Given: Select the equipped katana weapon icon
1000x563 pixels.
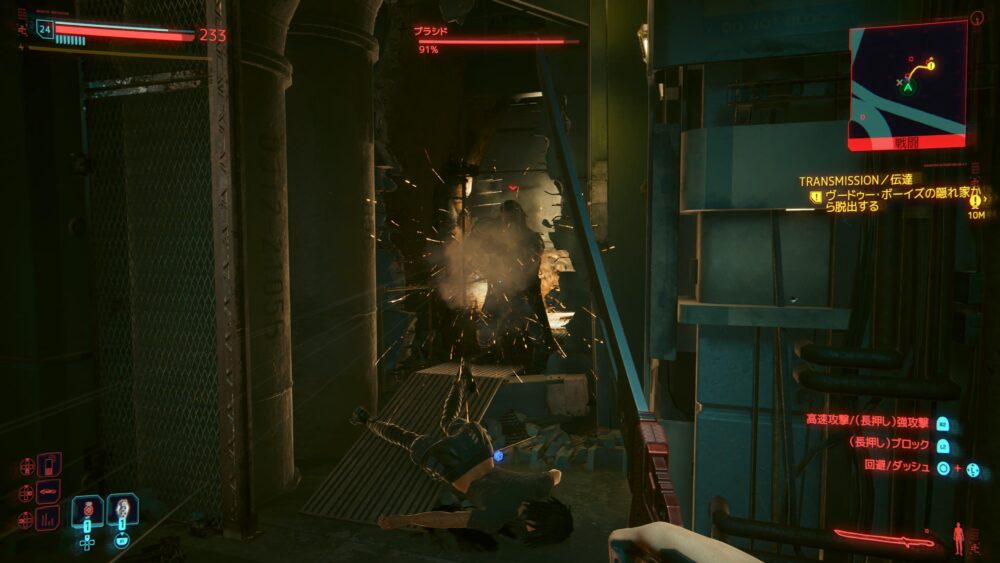Looking at the screenshot, I should click(885, 539).
